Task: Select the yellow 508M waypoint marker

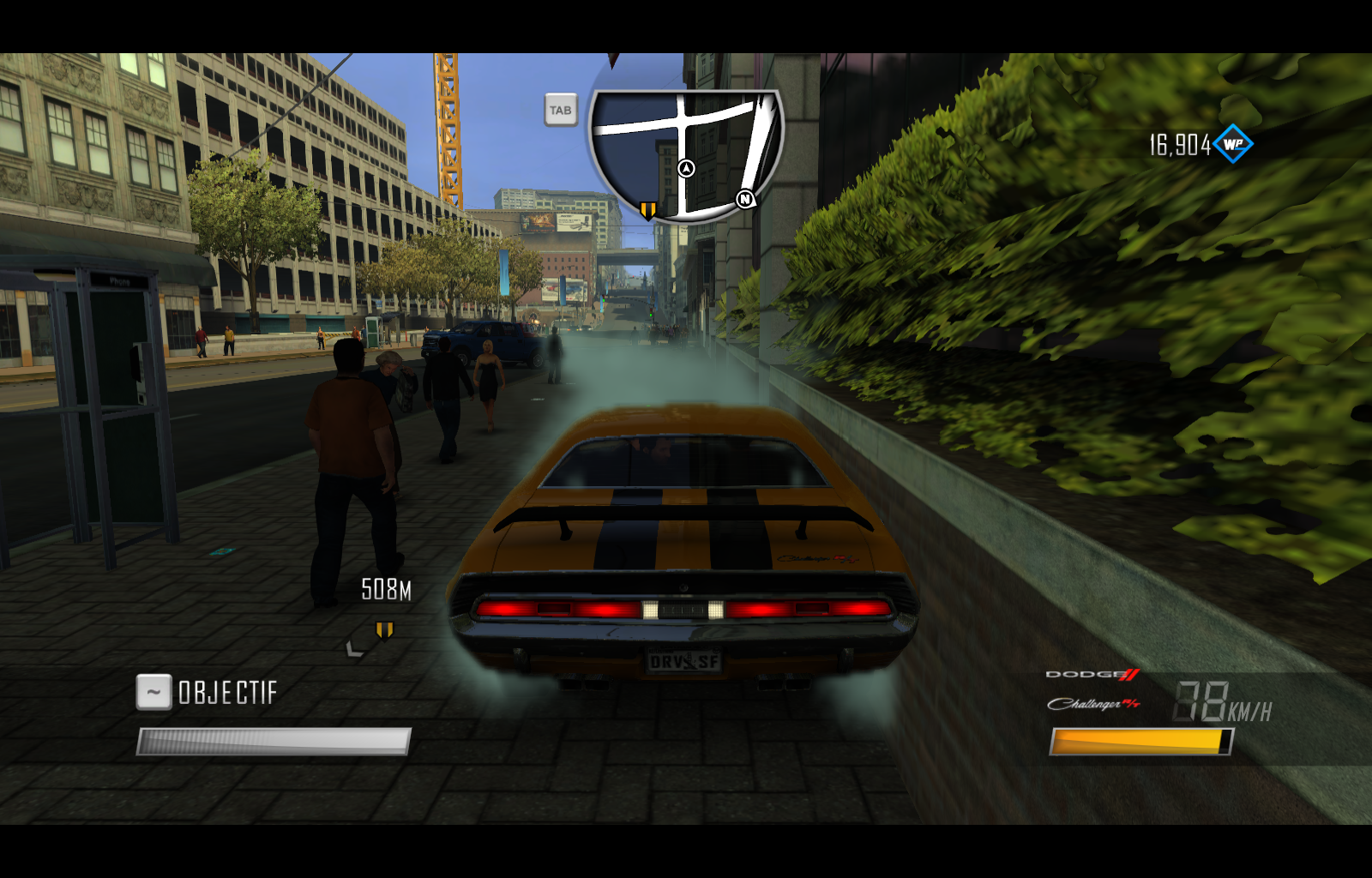Action: [x=384, y=631]
